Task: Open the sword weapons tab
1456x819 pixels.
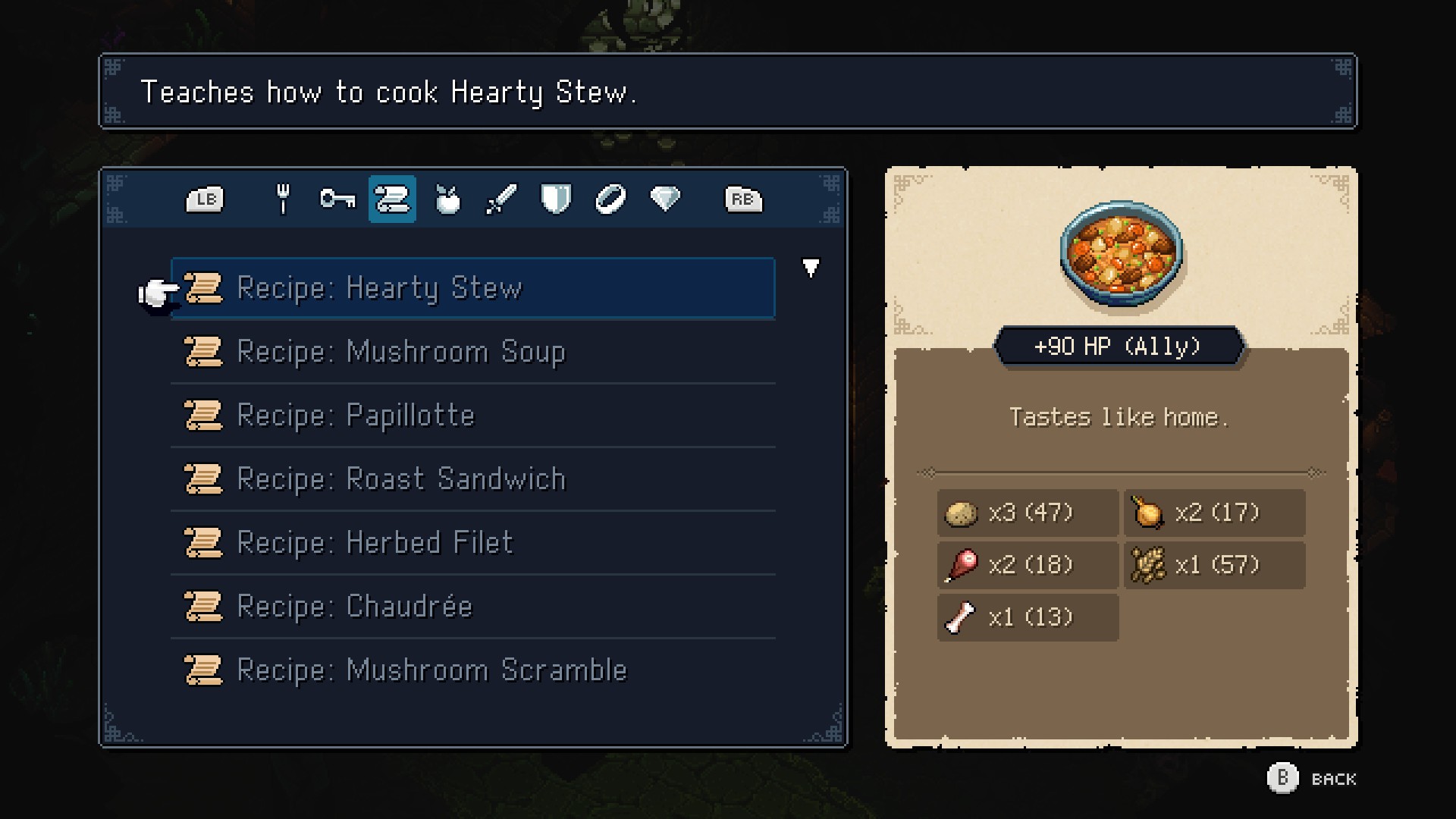Action: pyautogui.click(x=501, y=199)
